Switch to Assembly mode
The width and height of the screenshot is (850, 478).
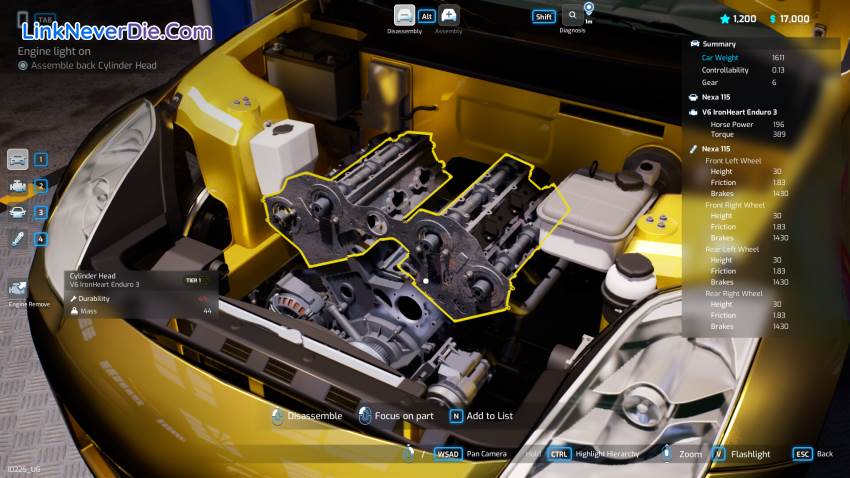[x=449, y=15]
